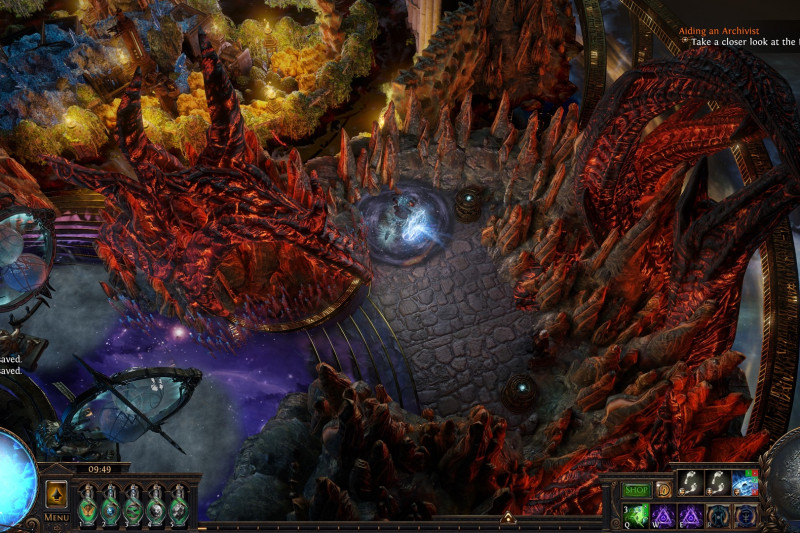Viewport: 800px width, 533px height.
Task: Open the Menu button
Action: point(56,517)
